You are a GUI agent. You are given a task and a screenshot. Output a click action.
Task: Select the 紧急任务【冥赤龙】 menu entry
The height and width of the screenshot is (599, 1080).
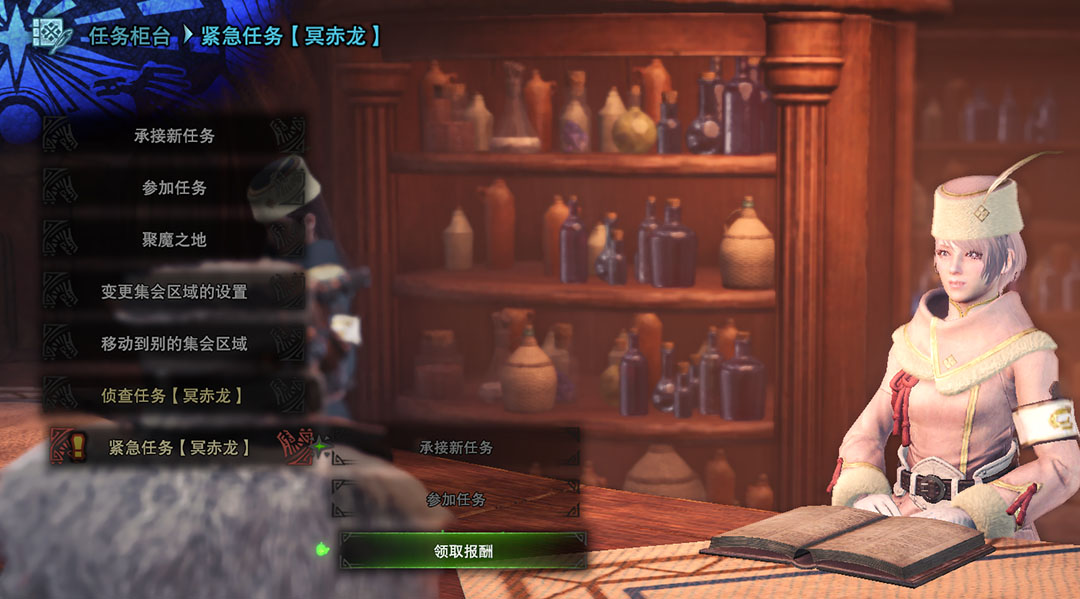[180, 447]
